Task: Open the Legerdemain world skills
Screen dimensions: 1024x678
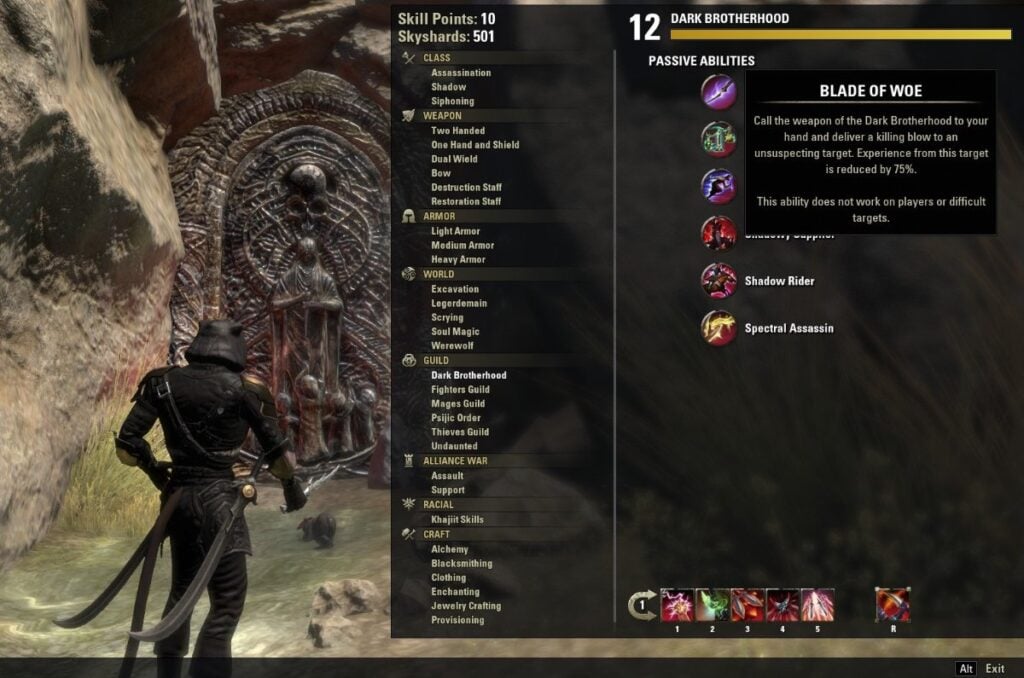Action: pyautogui.click(x=459, y=303)
